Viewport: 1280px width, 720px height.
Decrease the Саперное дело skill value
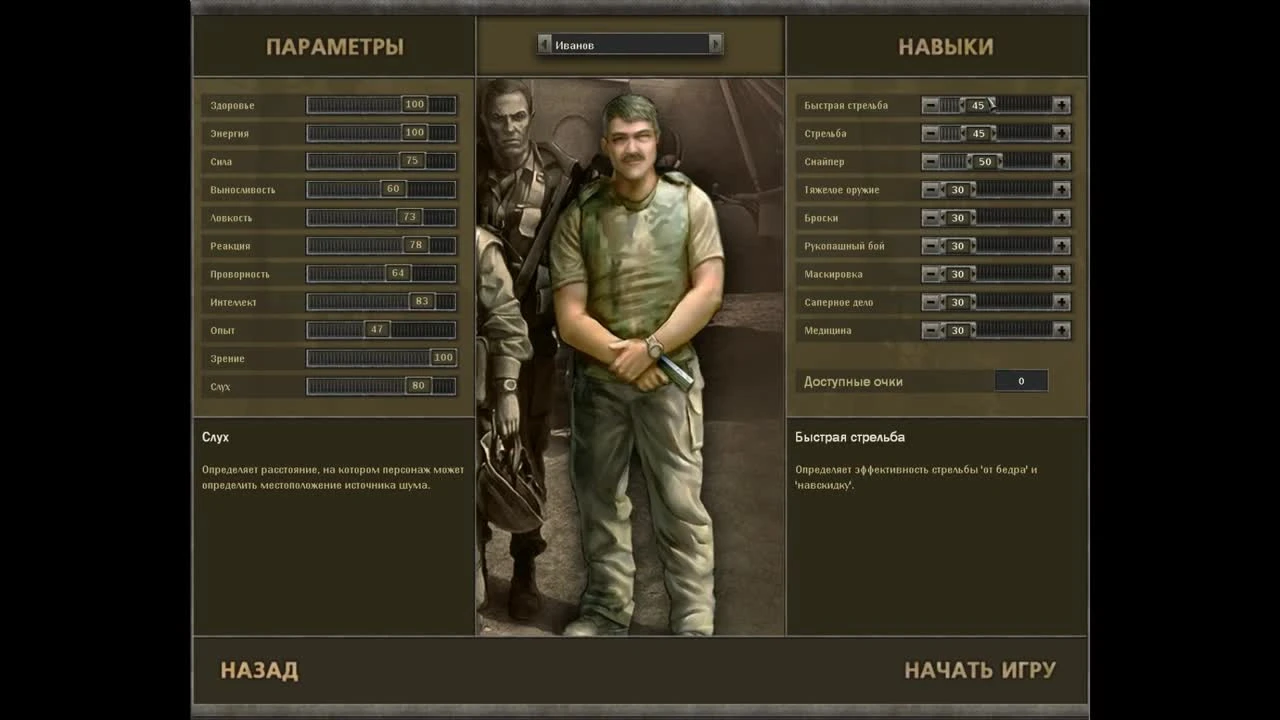point(932,301)
